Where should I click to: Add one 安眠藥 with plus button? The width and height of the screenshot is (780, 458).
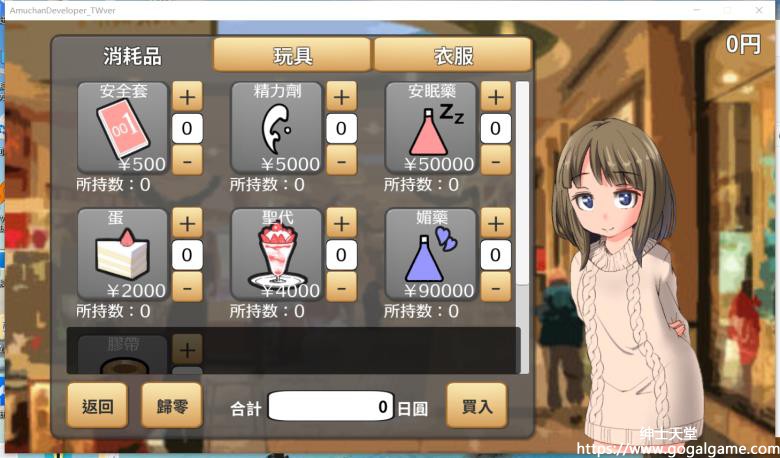tap(495, 97)
